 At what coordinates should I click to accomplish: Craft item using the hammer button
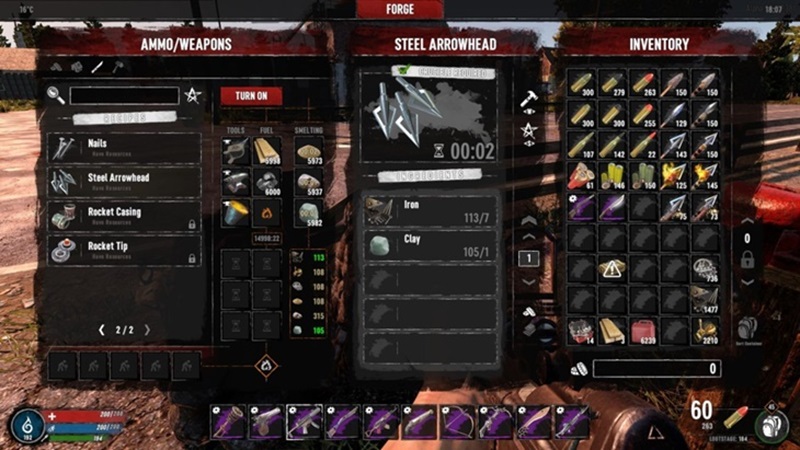coord(529,98)
